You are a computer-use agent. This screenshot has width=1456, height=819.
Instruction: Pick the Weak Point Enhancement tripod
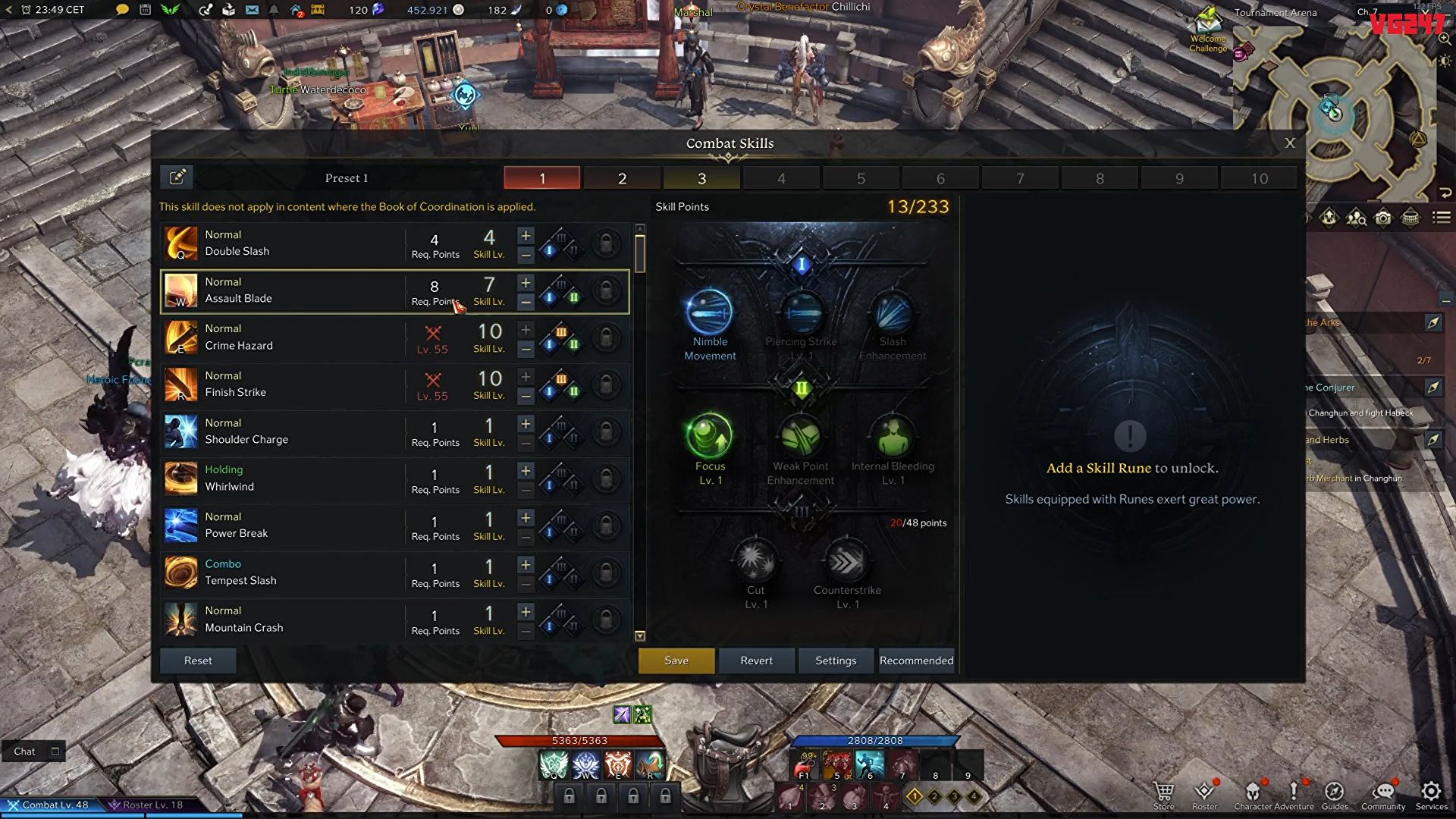(801, 436)
